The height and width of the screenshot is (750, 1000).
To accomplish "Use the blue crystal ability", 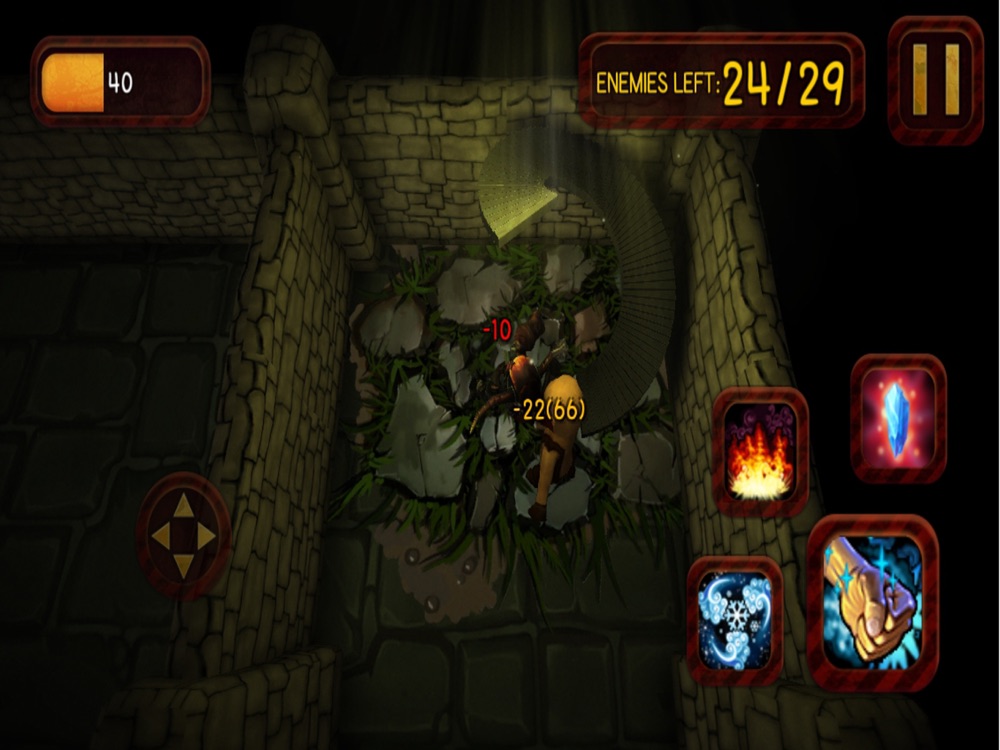I will coord(898,418).
